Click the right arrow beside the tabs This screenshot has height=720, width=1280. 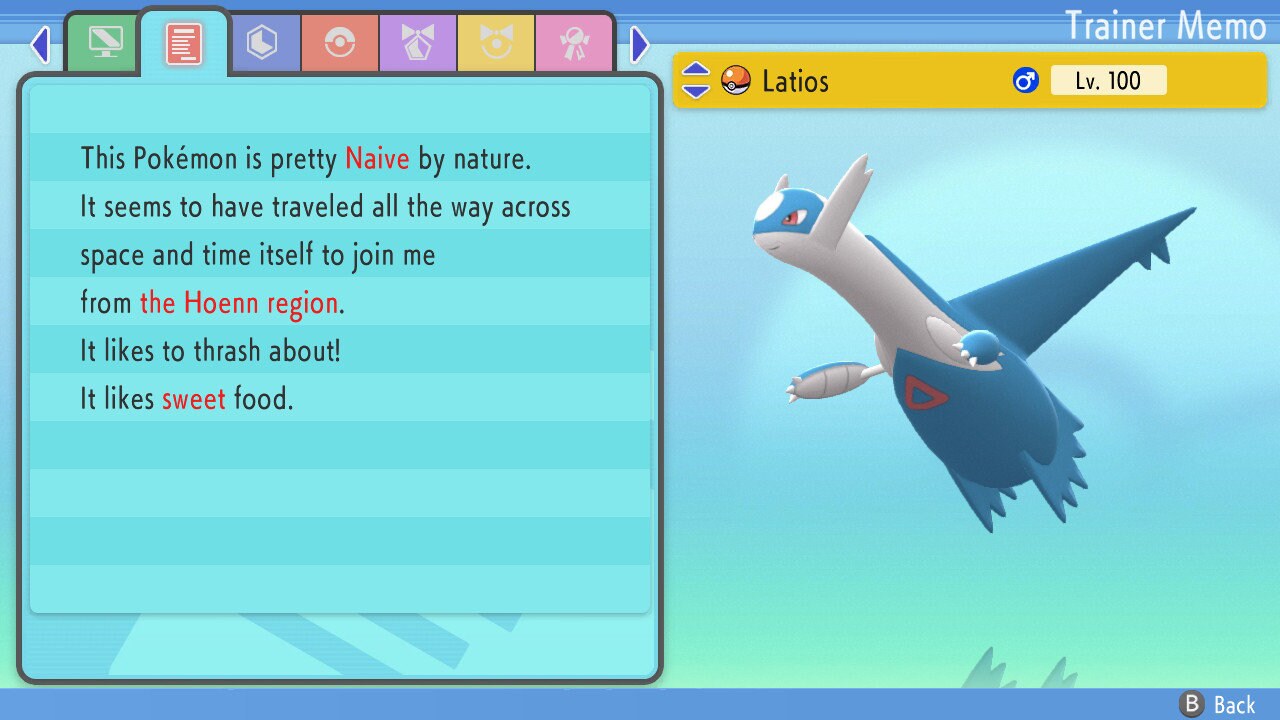tap(640, 44)
